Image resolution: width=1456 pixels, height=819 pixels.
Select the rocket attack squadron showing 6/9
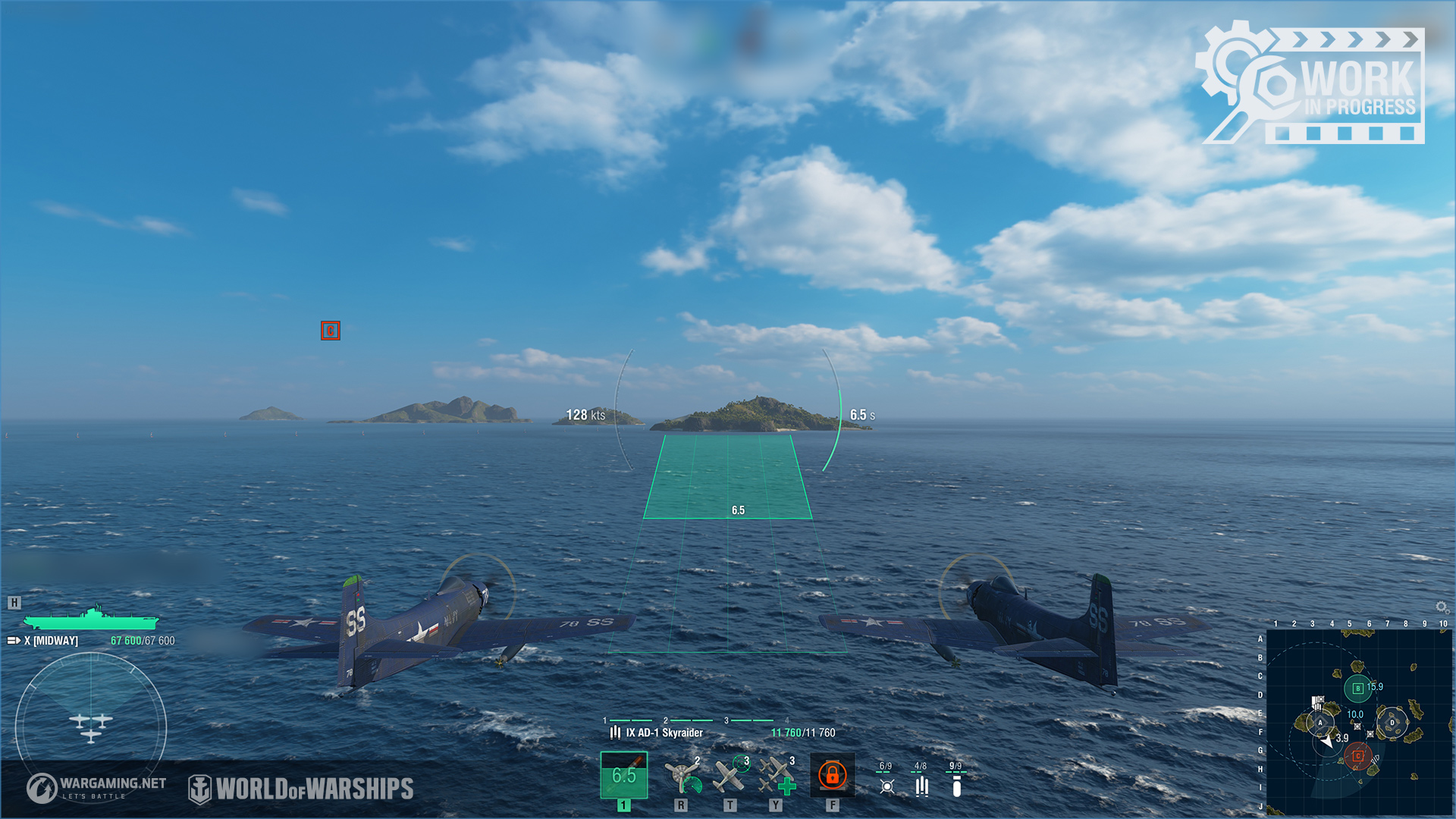coord(886,780)
